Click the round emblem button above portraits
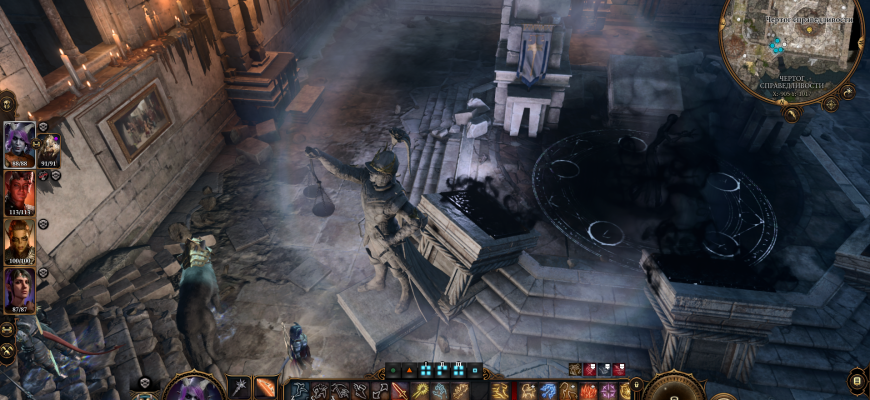 point(7,103)
